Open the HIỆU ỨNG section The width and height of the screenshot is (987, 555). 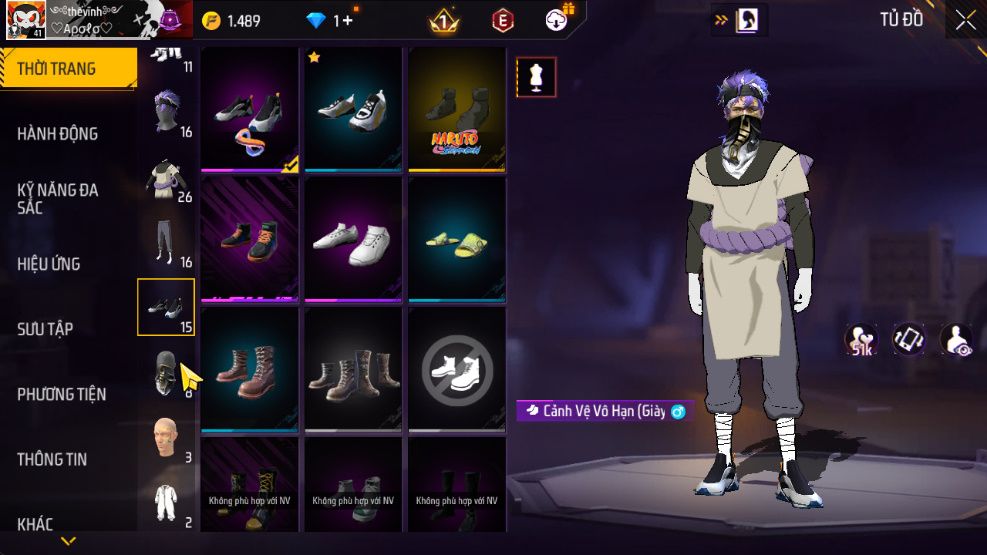pos(49,264)
